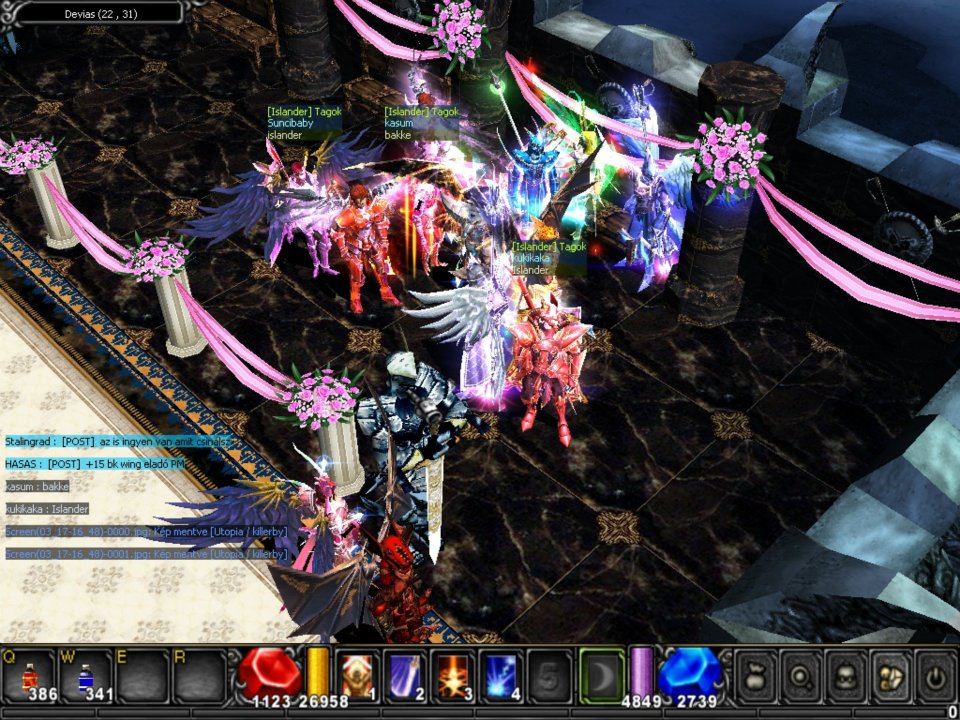Activate skill 3 with the fiery burst
The image size is (960, 720).
453,675
